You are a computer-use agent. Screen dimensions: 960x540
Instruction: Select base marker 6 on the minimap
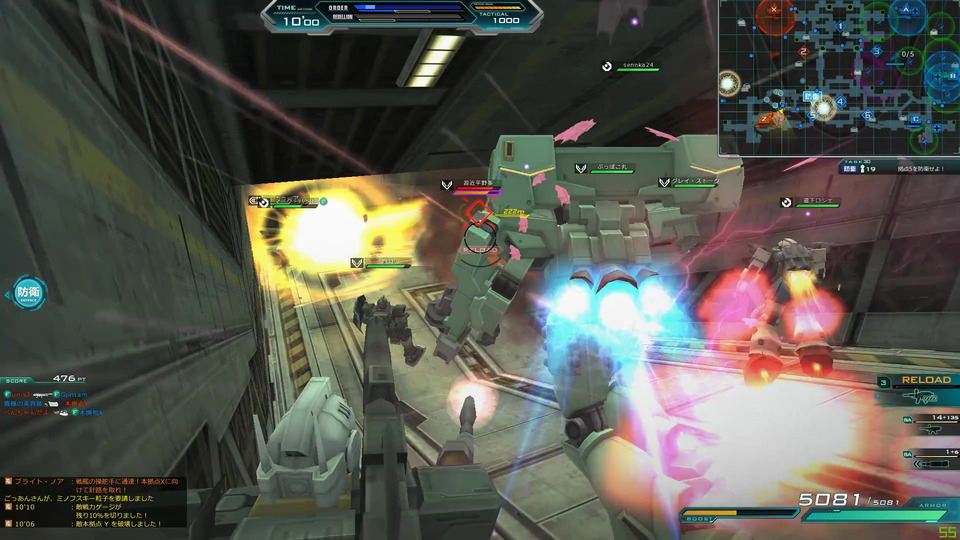pos(868,117)
